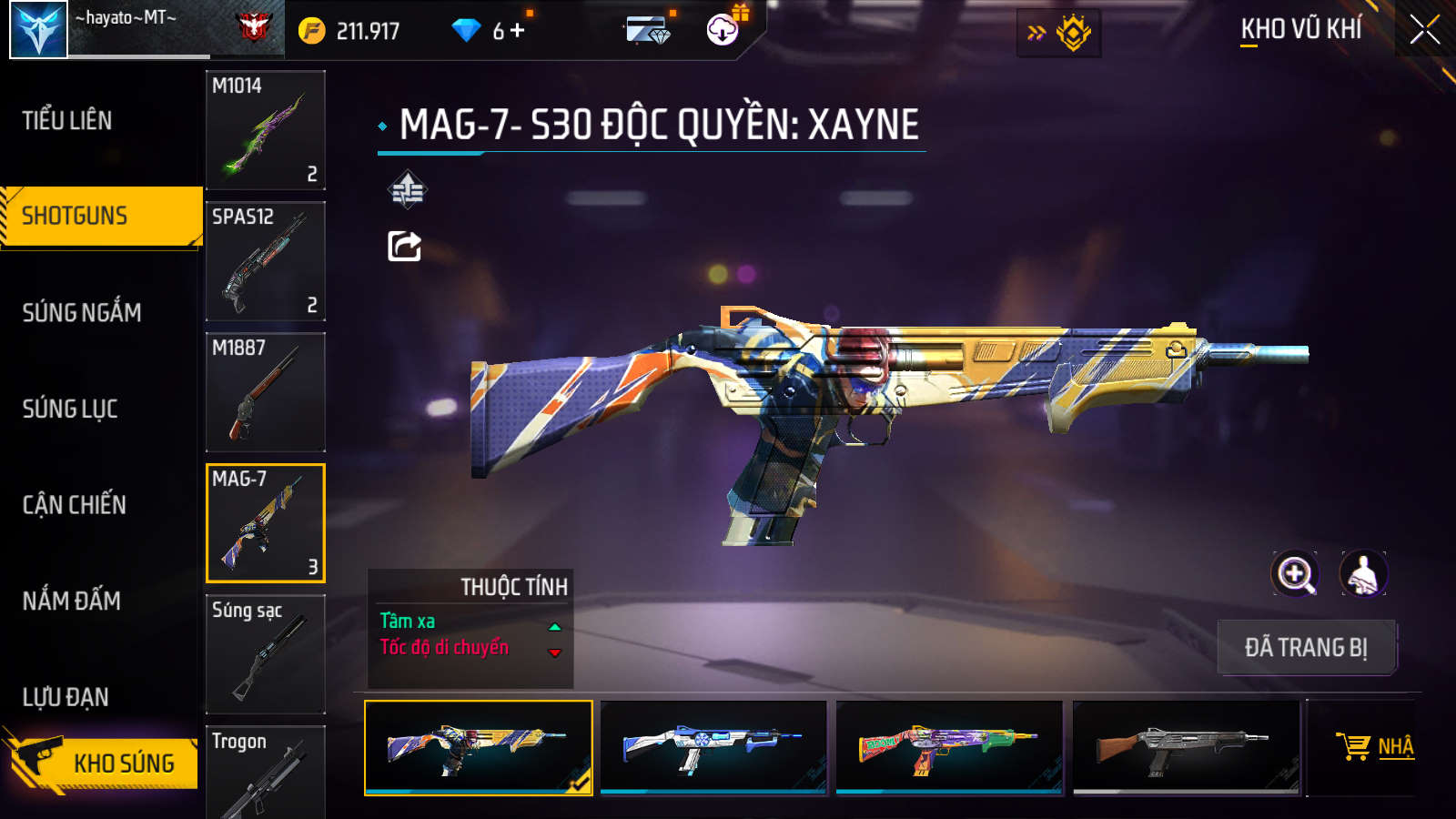
Task: Share the weapon skin via share icon
Action: [404, 246]
